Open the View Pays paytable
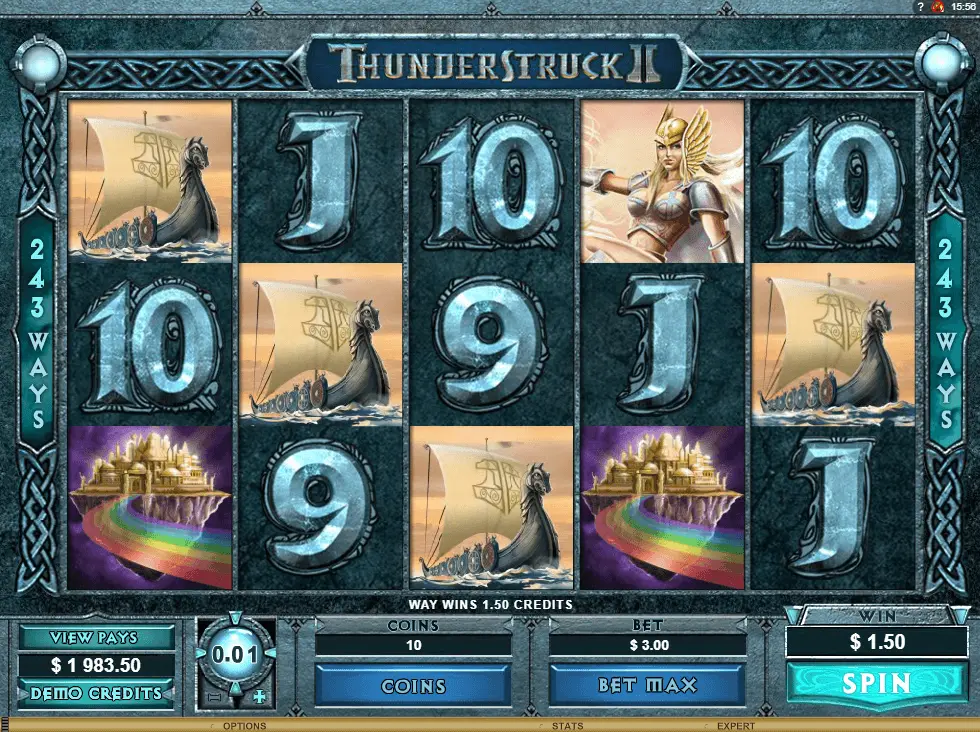This screenshot has width=980, height=732. (96, 638)
